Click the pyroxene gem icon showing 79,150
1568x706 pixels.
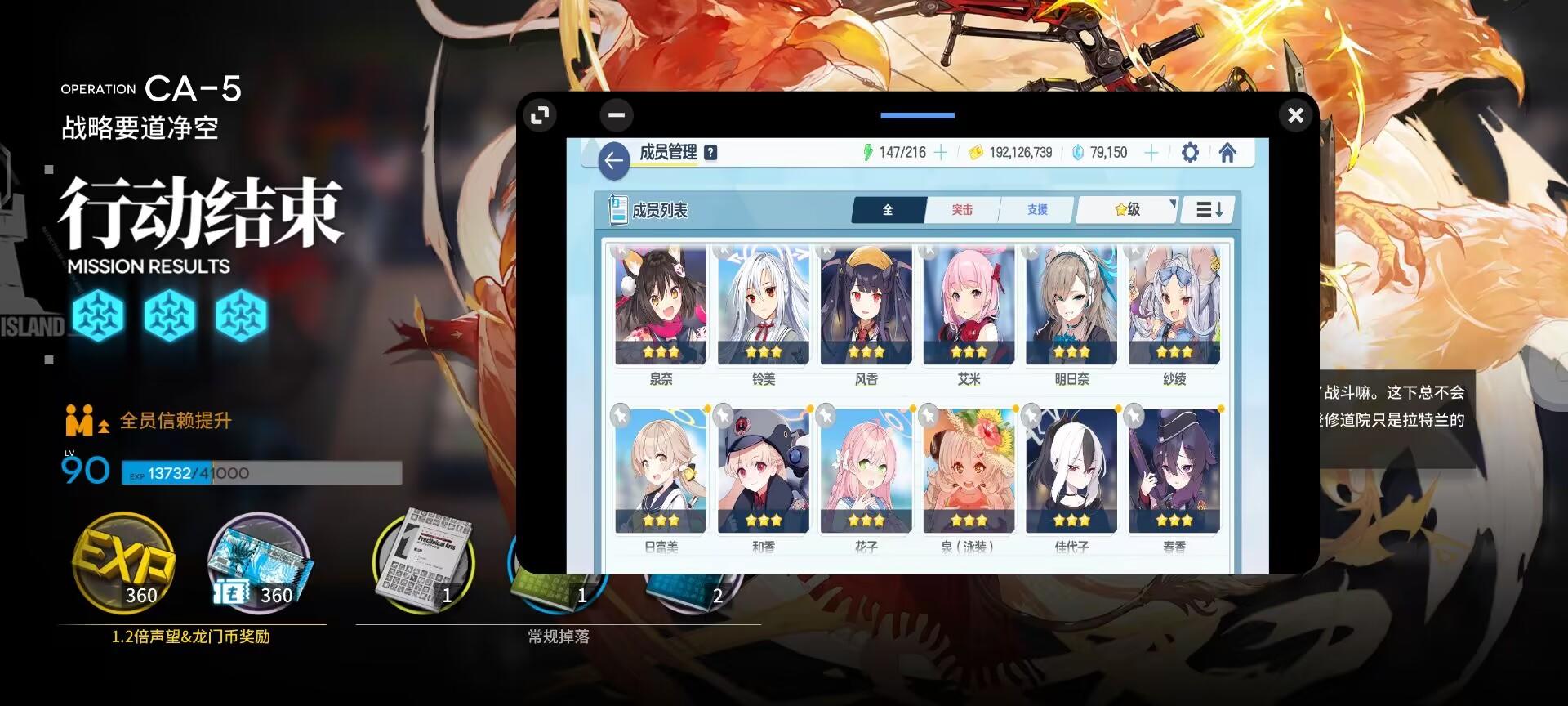pyautogui.click(x=1076, y=152)
